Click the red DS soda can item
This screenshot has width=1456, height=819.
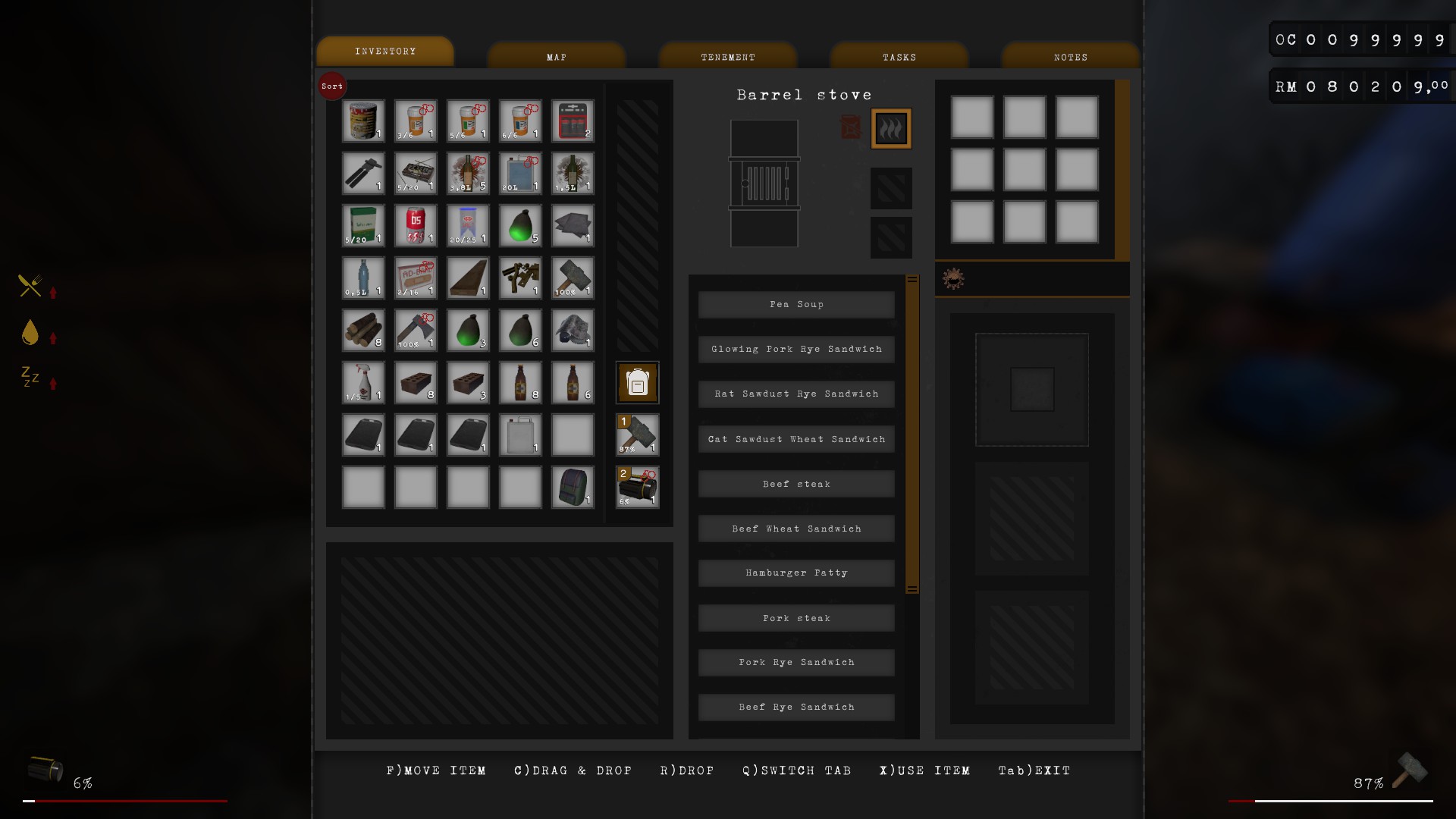416,225
